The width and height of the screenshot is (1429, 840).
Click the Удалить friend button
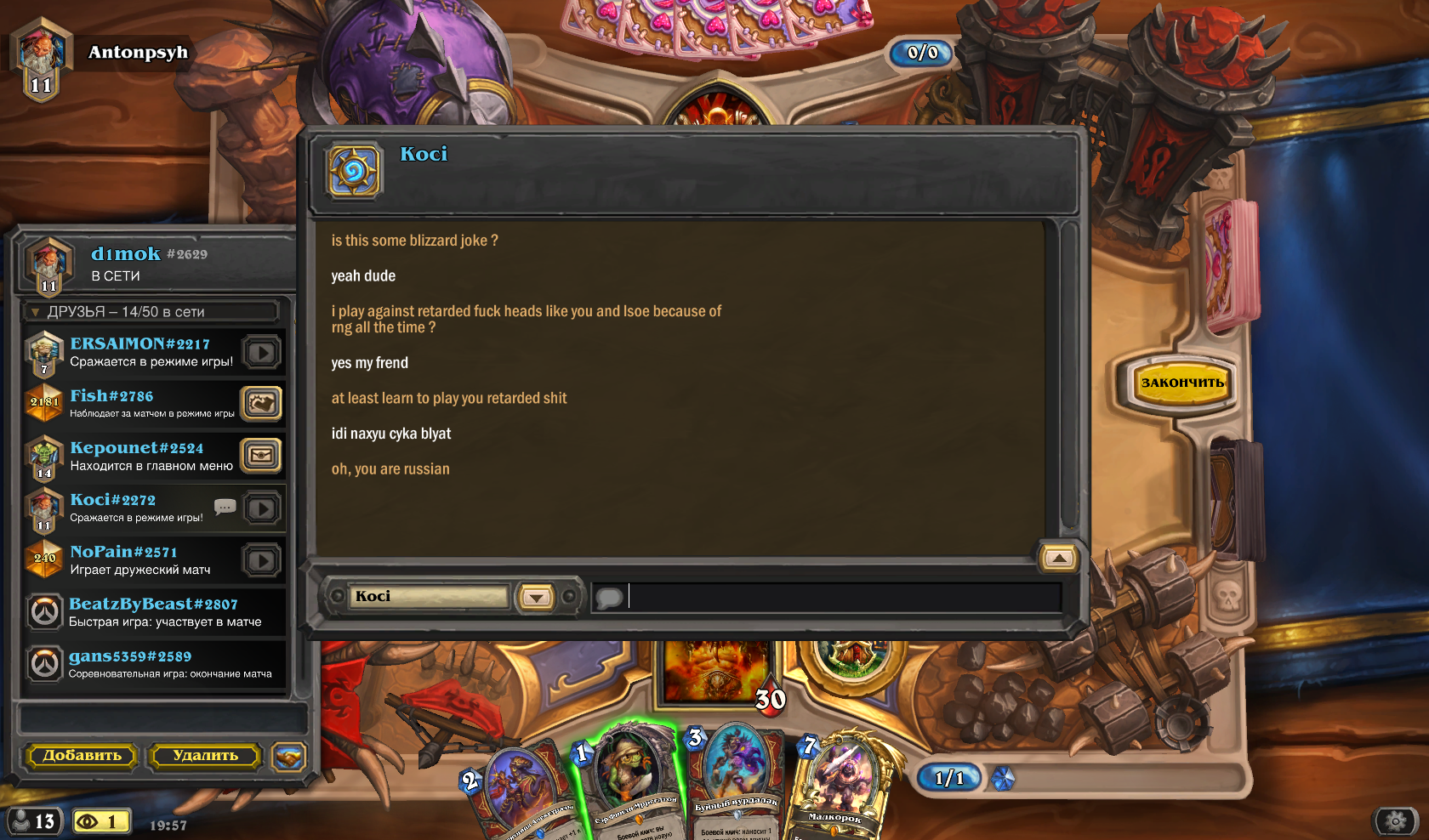(205, 755)
